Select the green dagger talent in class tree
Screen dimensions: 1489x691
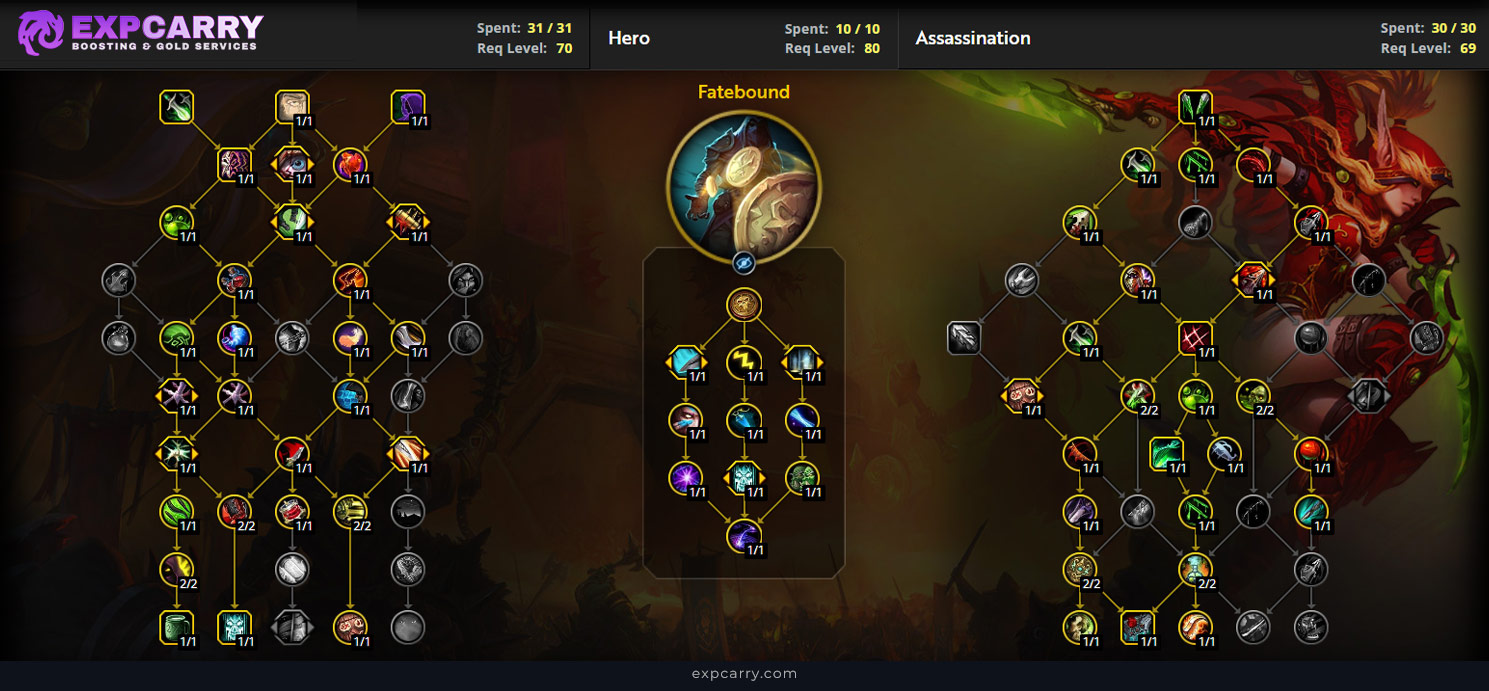click(176, 107)
